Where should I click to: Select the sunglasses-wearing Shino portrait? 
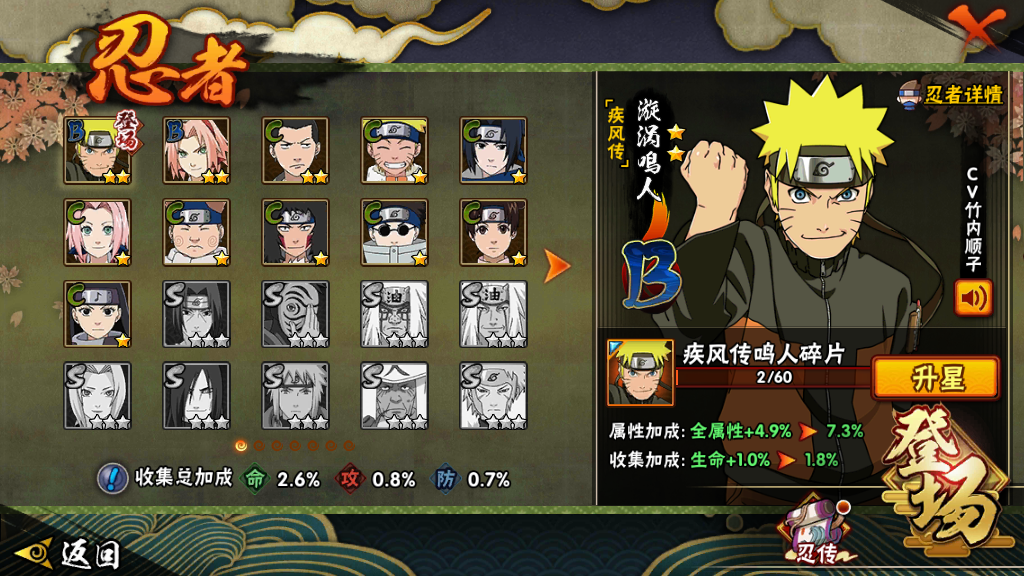point(394,232)
